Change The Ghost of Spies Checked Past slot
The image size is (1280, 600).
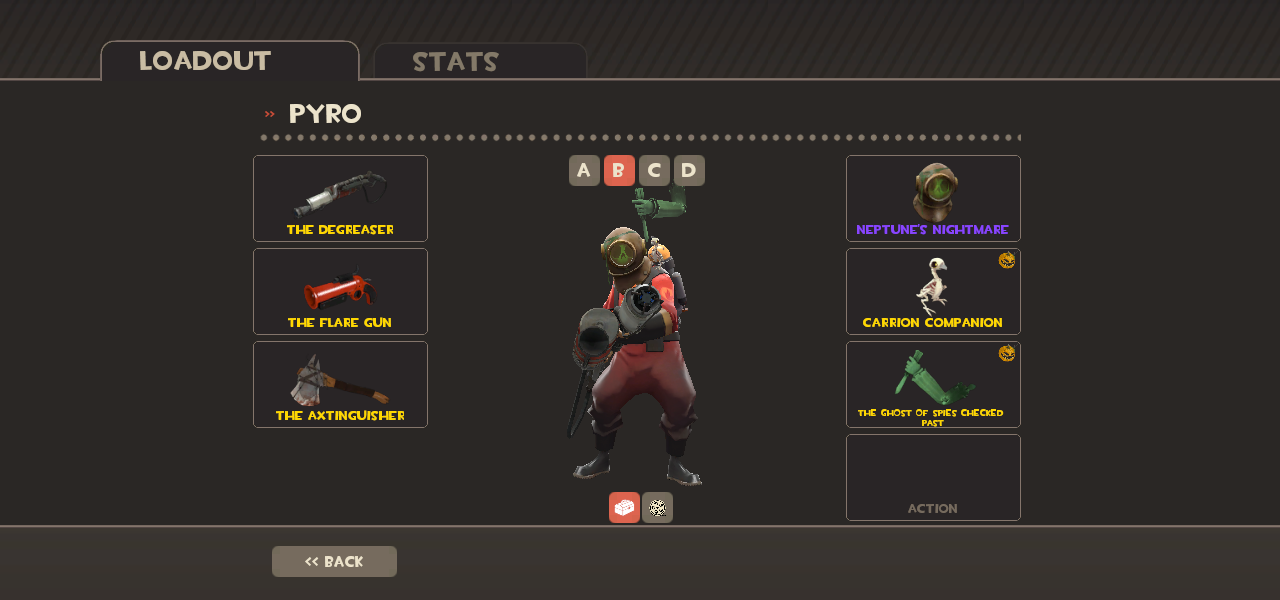point(933,384)
